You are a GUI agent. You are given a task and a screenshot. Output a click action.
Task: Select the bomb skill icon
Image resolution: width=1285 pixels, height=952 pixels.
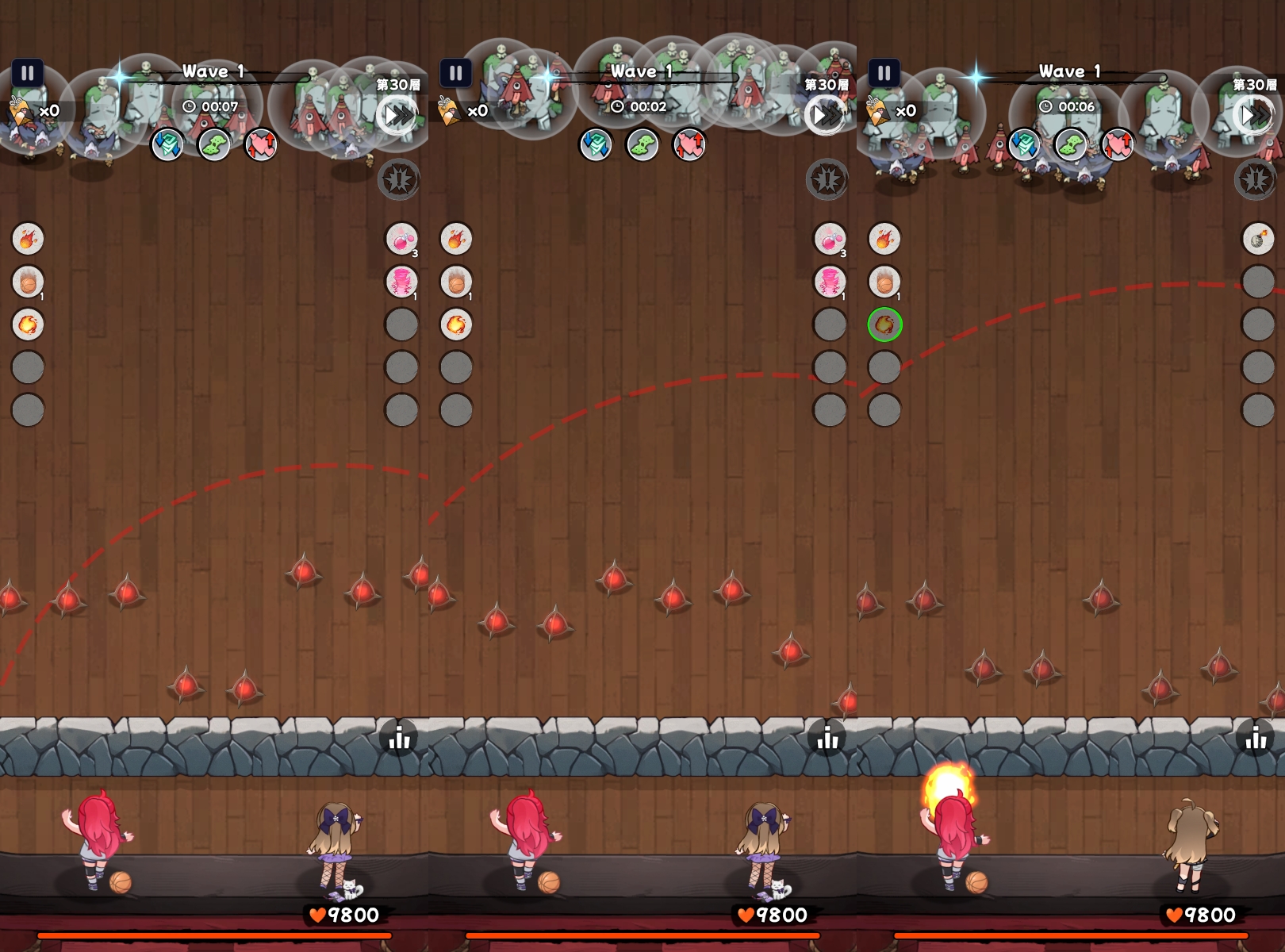[x=1258, y=239]
